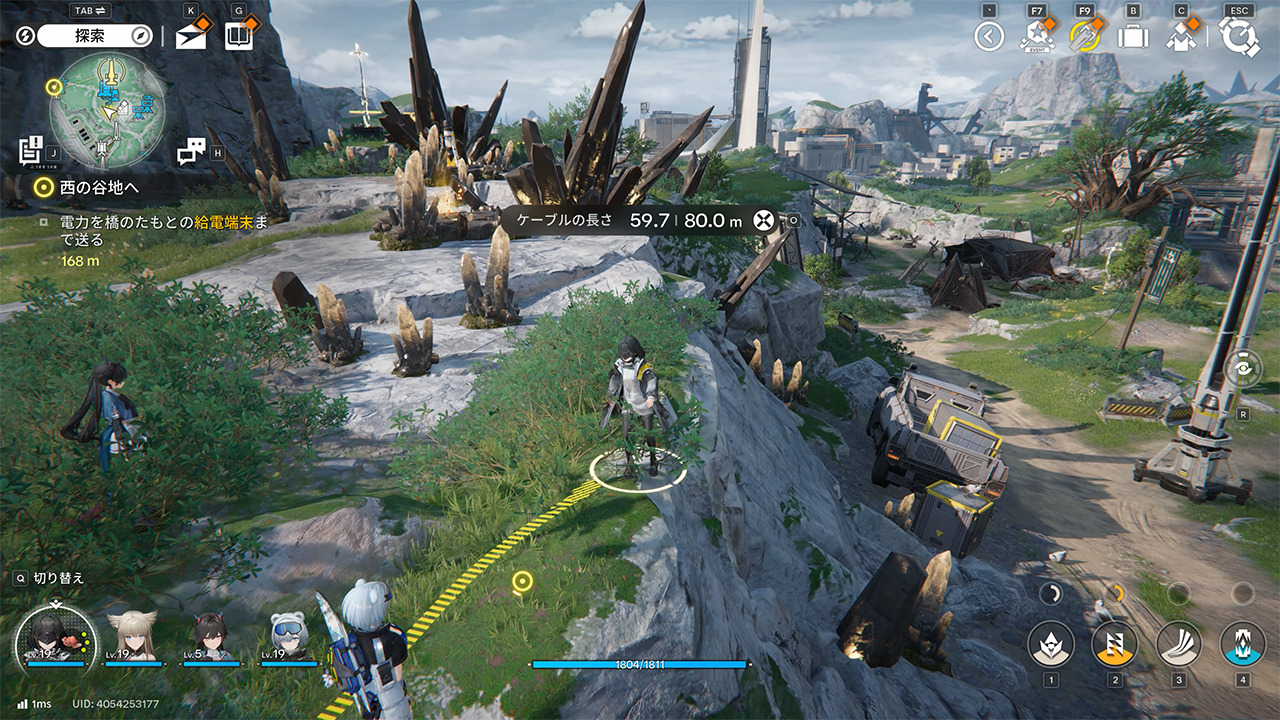The image size is (1280, 720).
Task: Open the backpack suitcase icon
Action: pyautogui.click(x=1133, y=37)
